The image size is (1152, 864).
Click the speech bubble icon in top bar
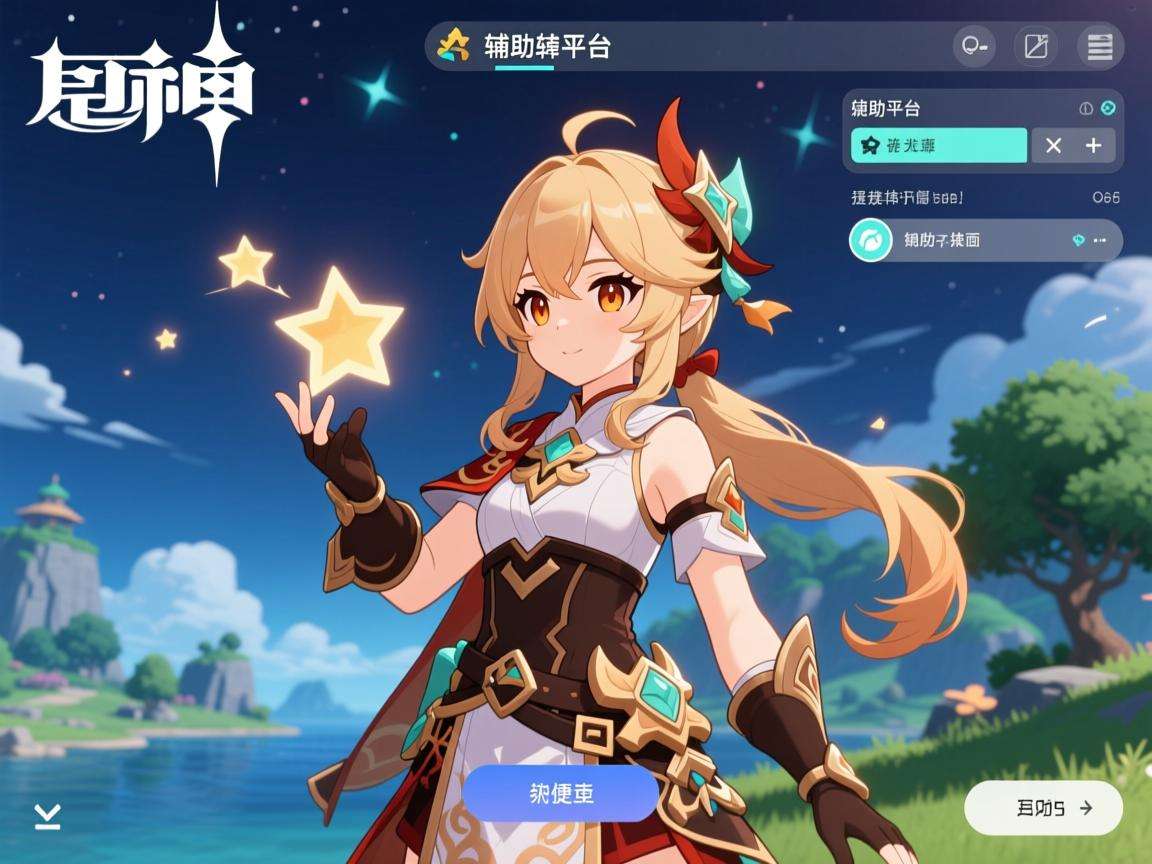click(x=974, y=46)
